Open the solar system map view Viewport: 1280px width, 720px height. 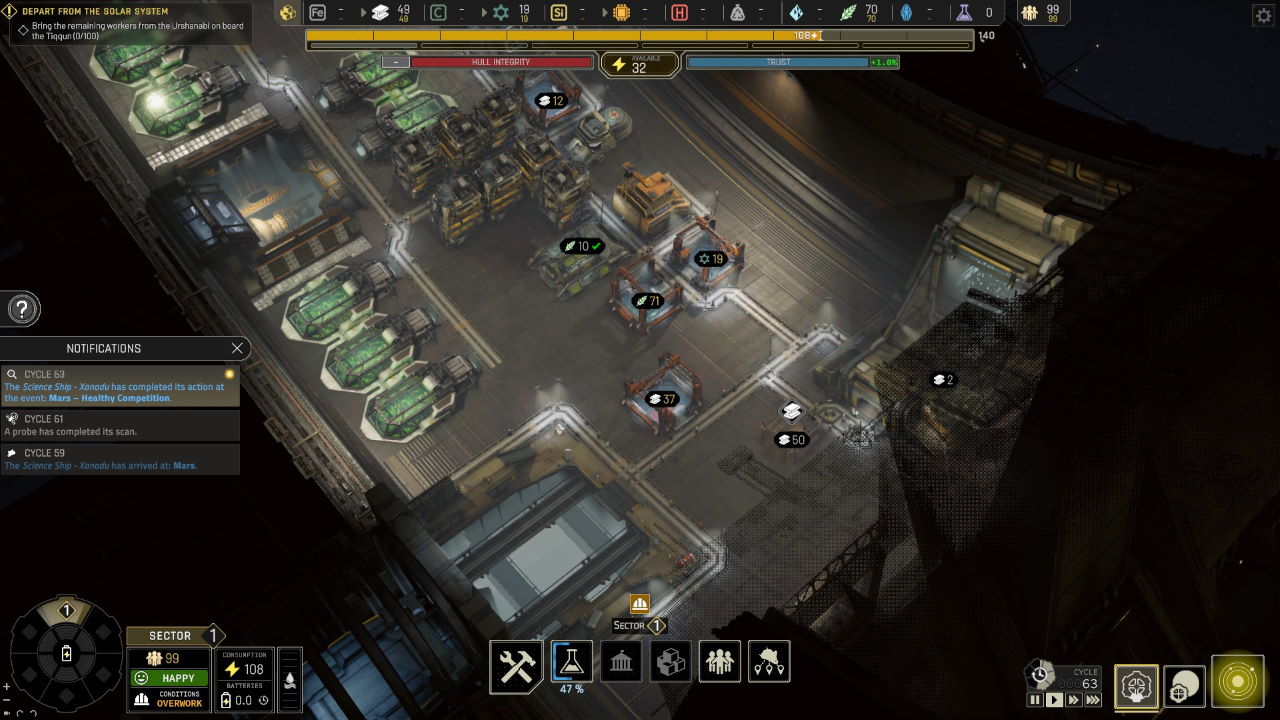(x=1237, y=682)
